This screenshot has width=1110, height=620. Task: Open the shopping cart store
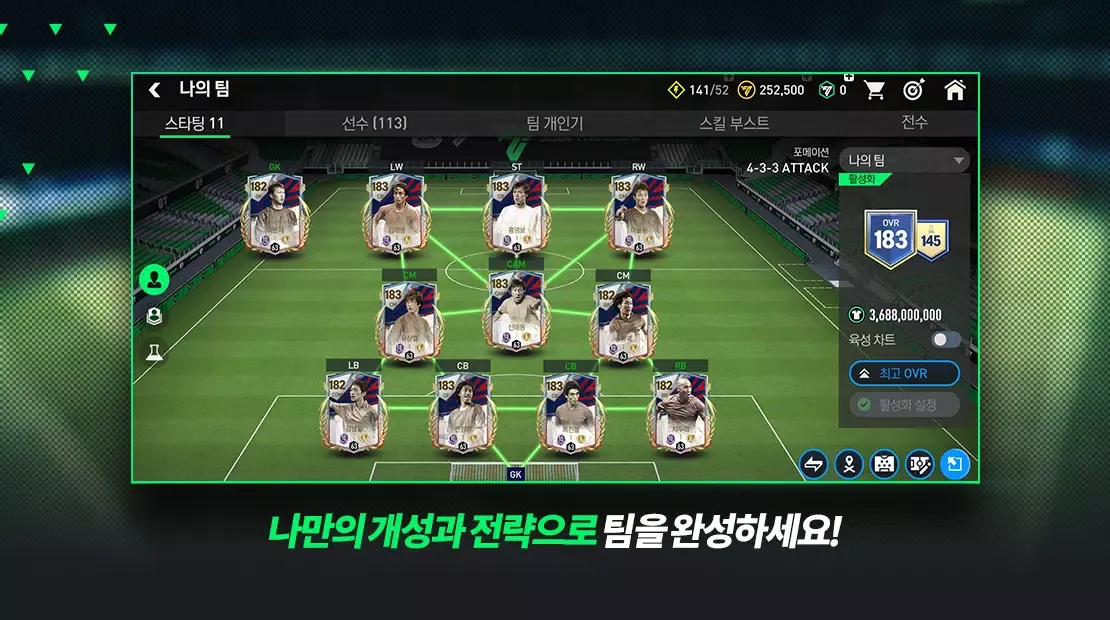point(875,90)
